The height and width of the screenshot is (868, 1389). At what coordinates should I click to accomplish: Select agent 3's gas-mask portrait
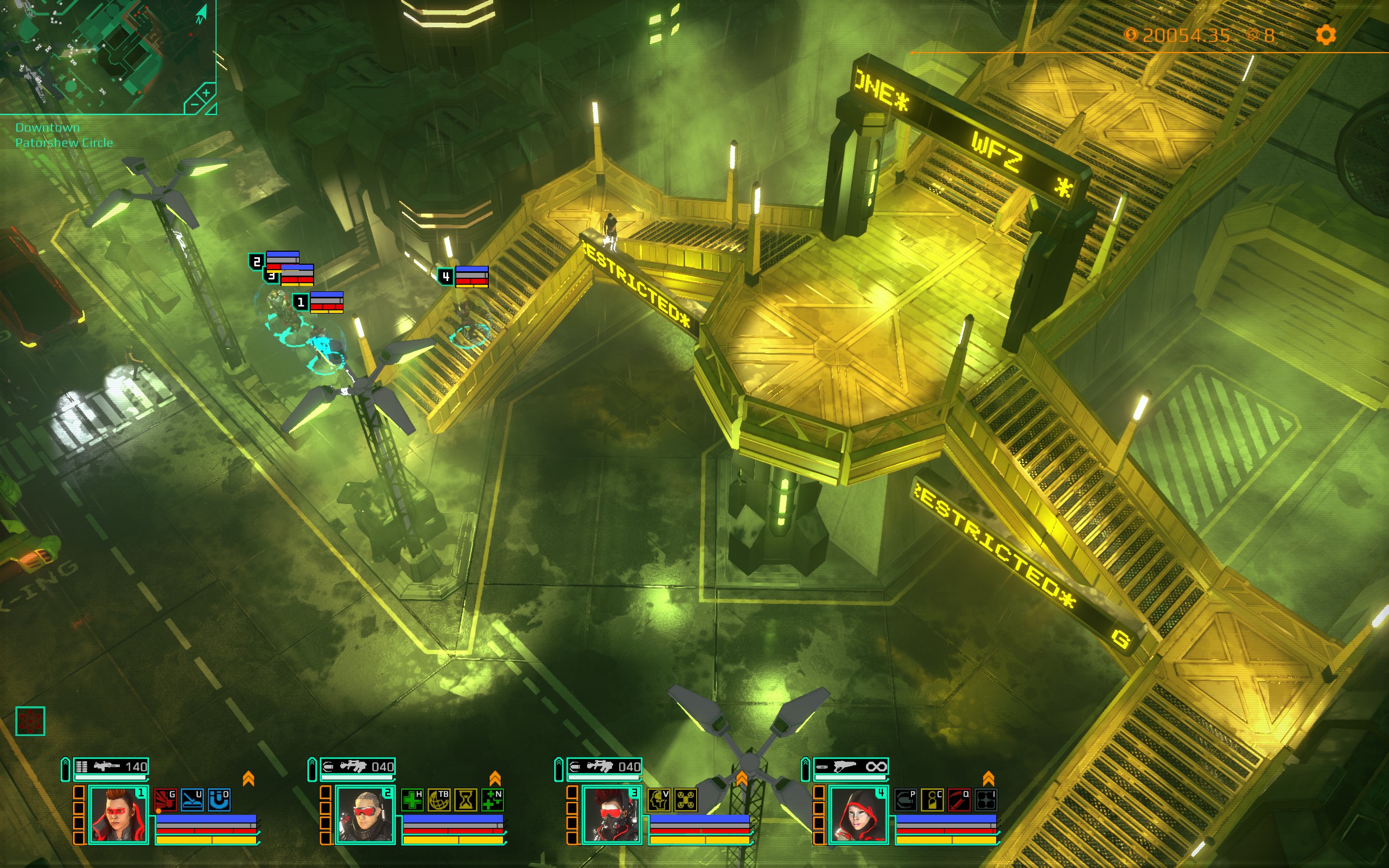click(612, 815)
